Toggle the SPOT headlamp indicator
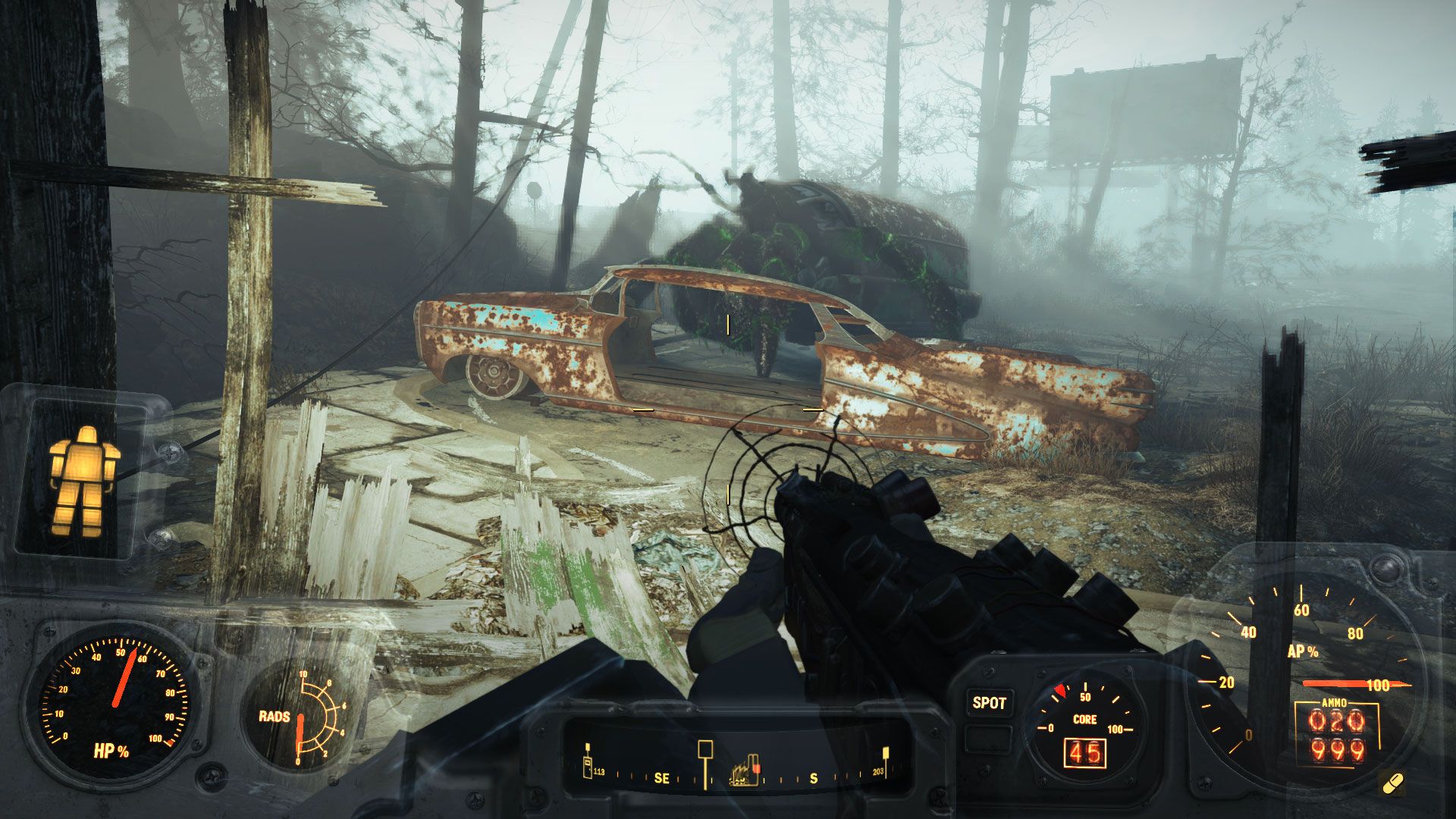 (x=989, y=703)
